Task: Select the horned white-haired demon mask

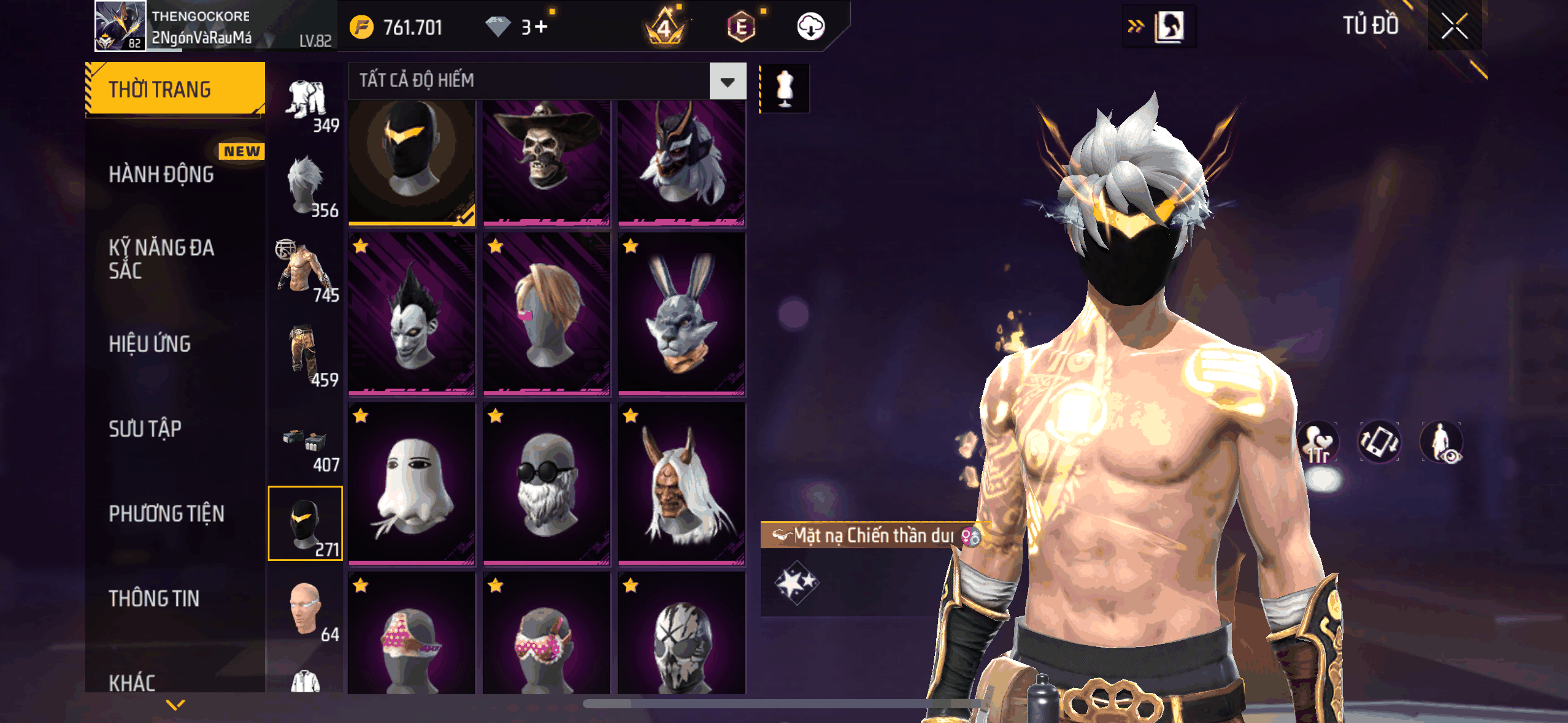Action: pos(681,484)
